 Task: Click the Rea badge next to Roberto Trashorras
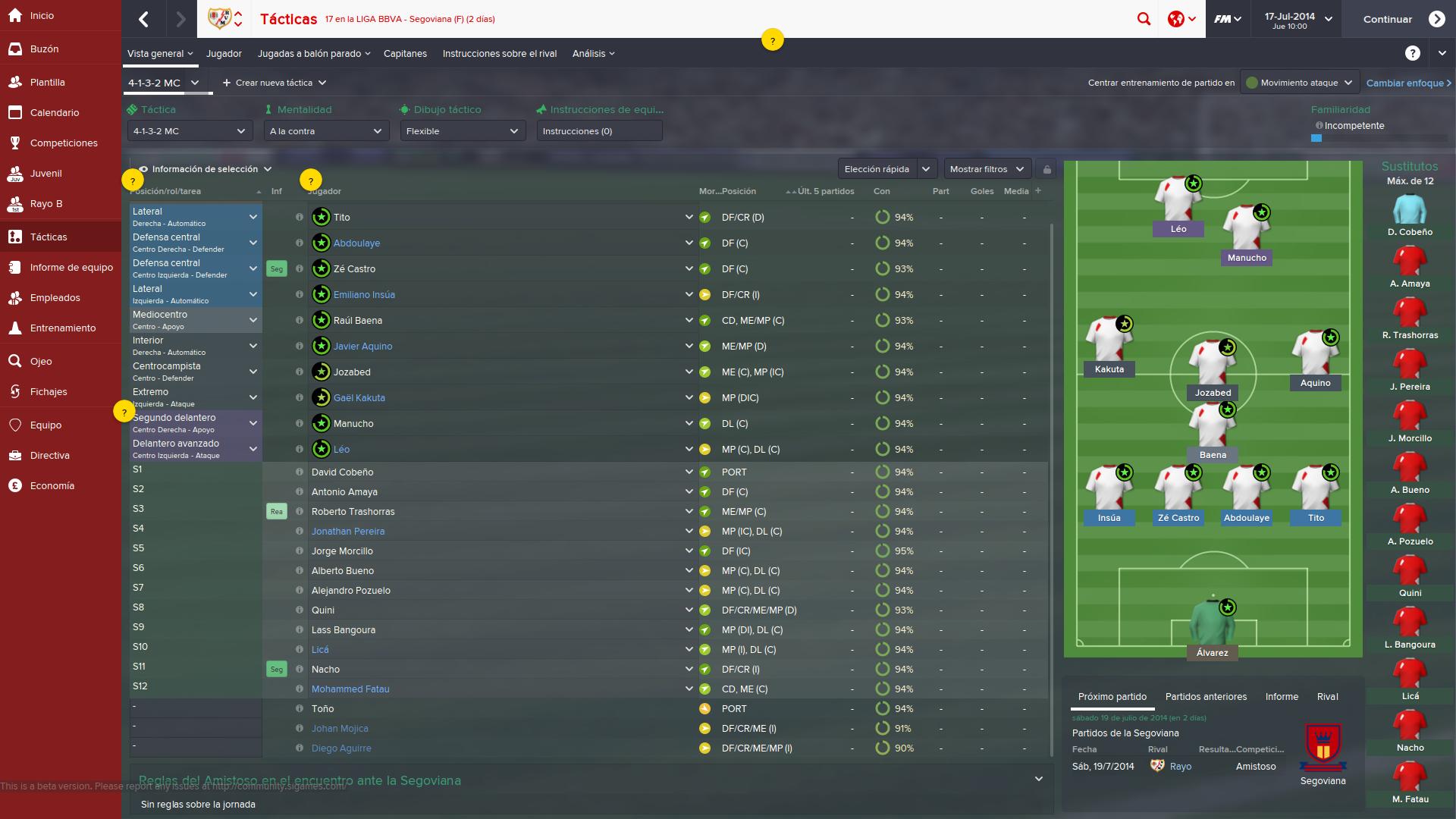(277, 511)
